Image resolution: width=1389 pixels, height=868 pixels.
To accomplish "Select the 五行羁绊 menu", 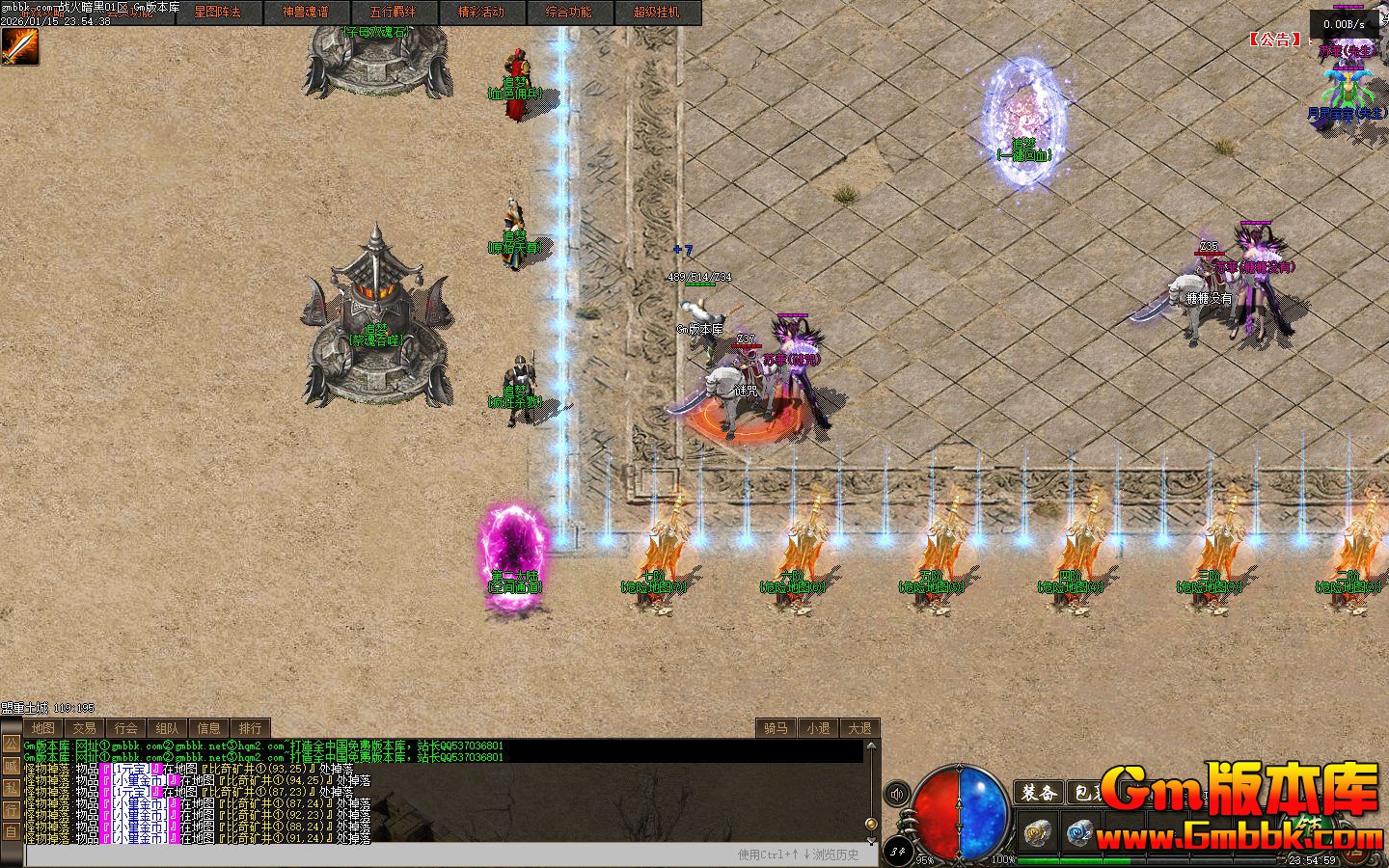I will [393, 13].
